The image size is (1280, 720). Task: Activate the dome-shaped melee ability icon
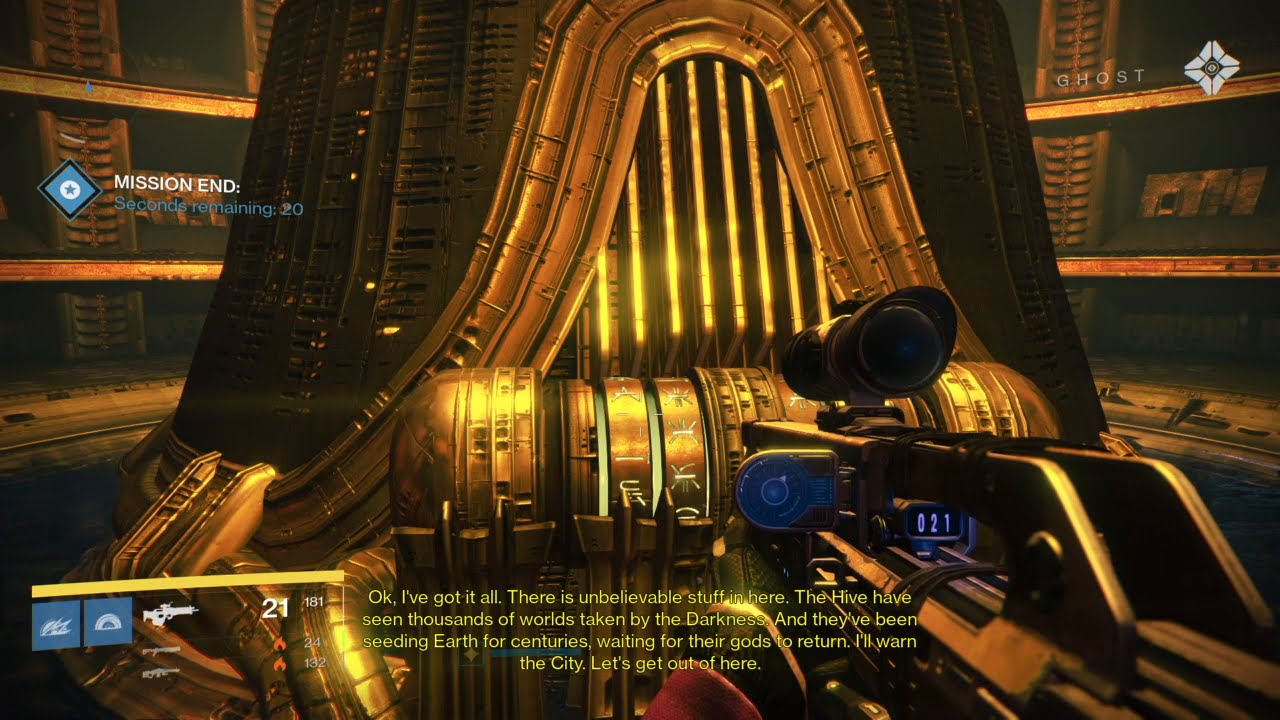(x=107, y=623)
